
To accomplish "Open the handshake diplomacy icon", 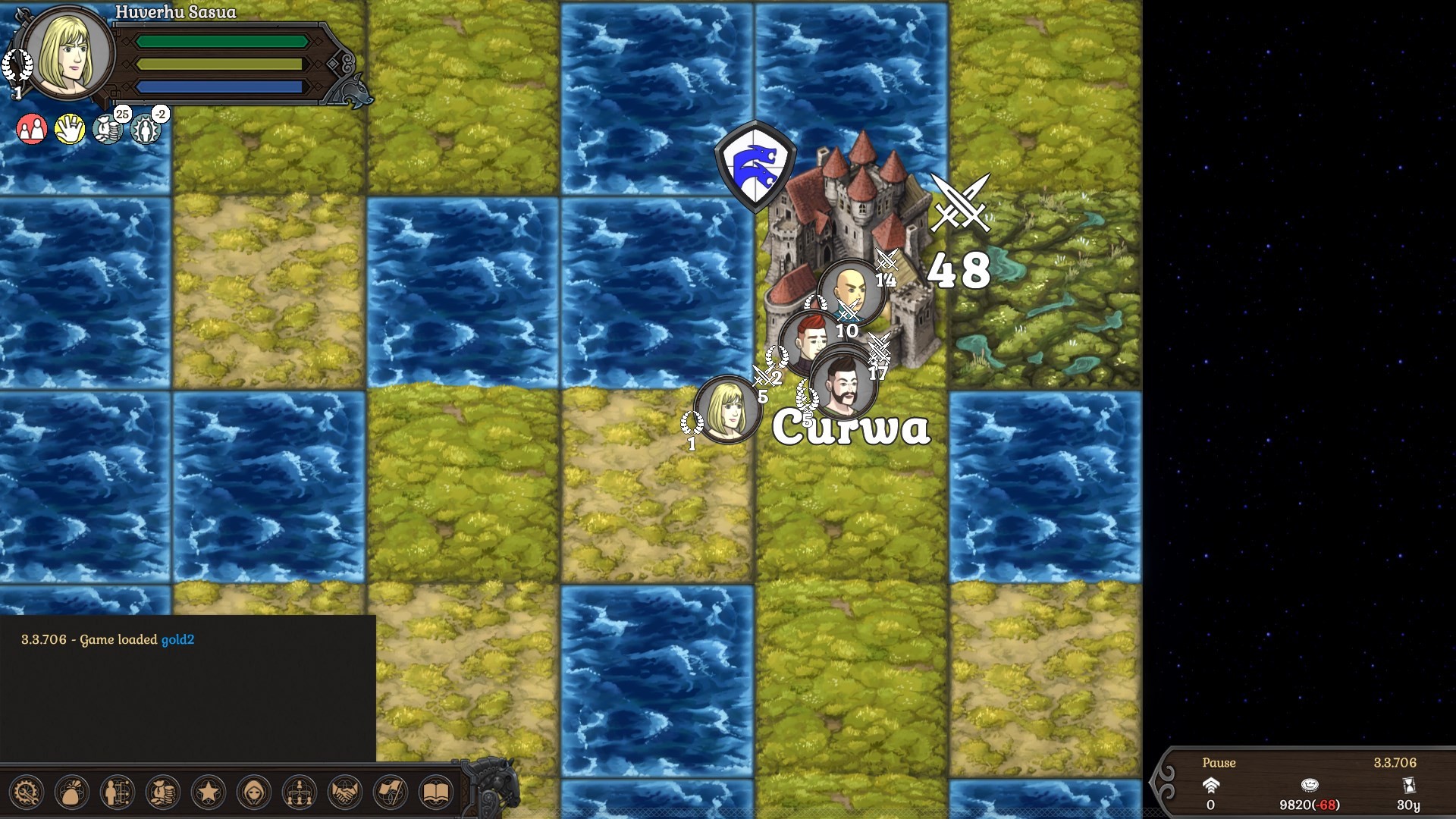I will pyautogui.click(x=347, y=792).
